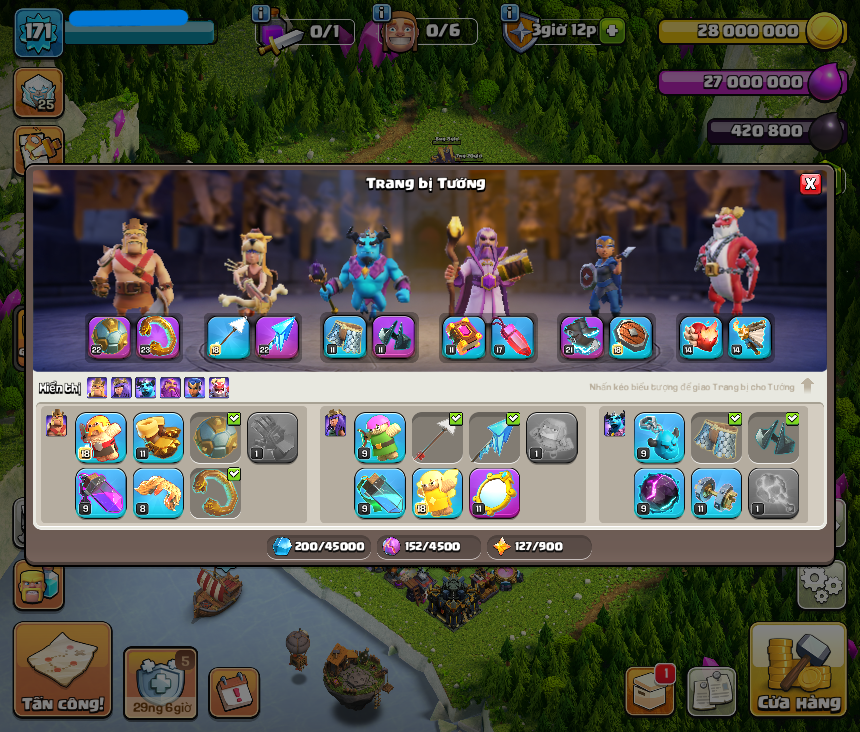Pick the Archer Puppet equipment
The height and width of the screenshot is (732, 860).
coord(380,438)
